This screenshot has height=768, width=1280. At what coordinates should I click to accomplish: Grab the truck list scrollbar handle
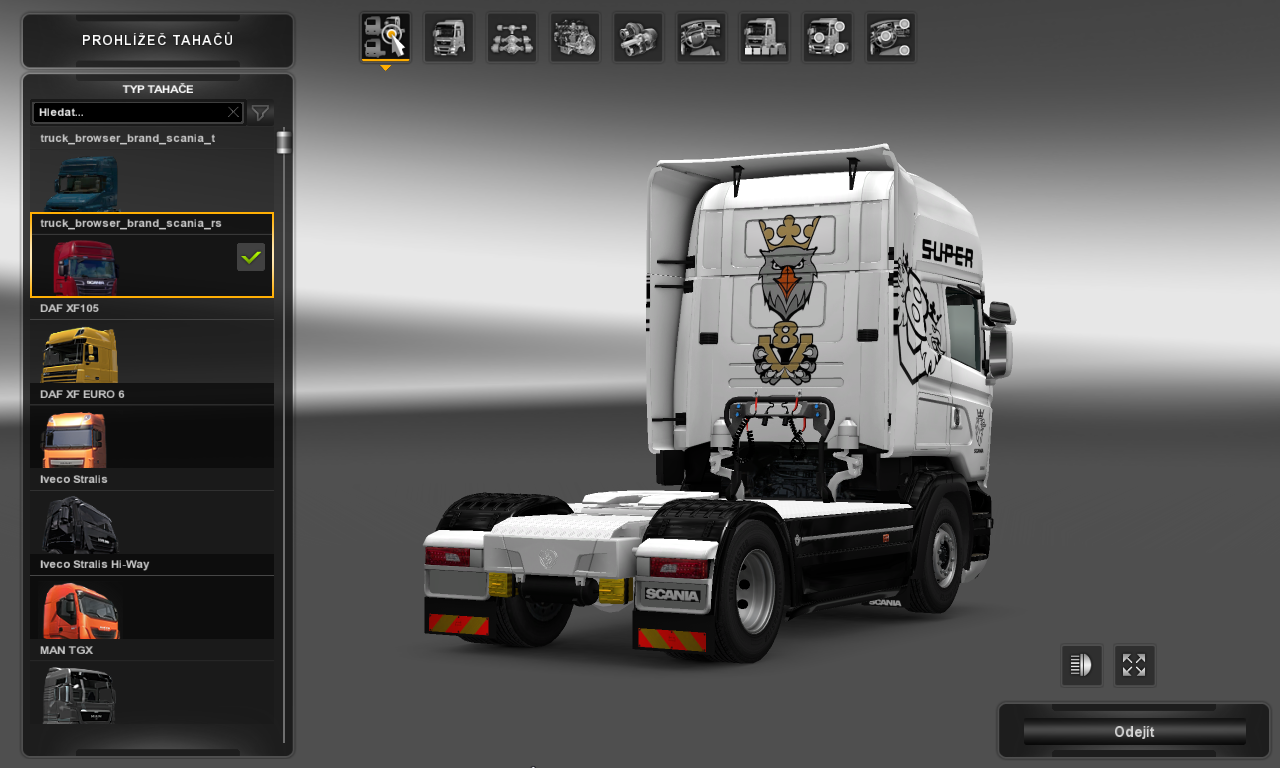tap(284, 141)
